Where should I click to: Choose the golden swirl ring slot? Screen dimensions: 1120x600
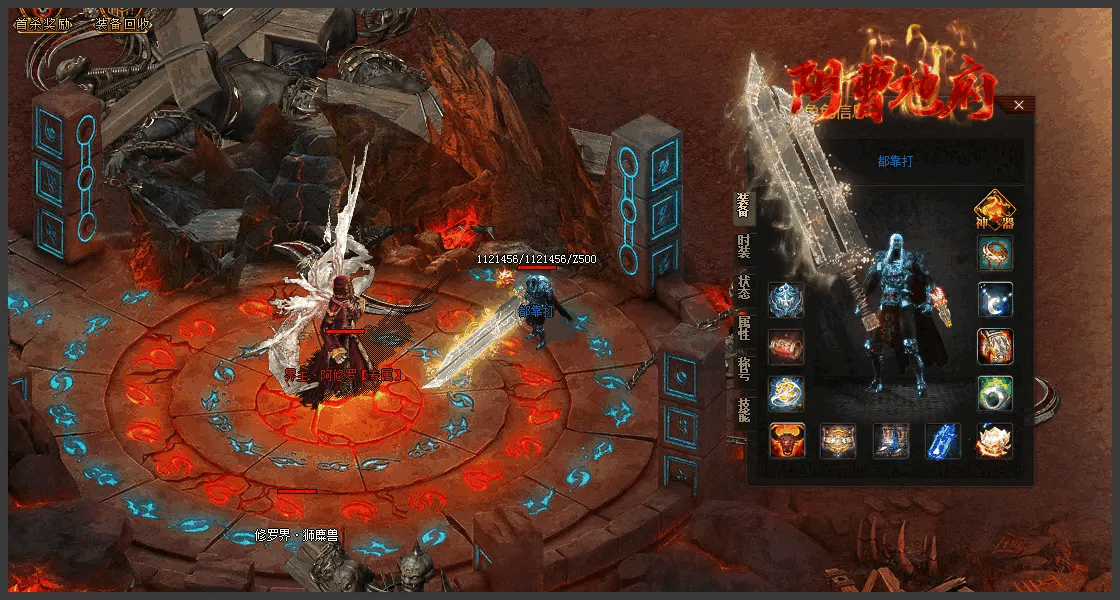coord(786,394)
